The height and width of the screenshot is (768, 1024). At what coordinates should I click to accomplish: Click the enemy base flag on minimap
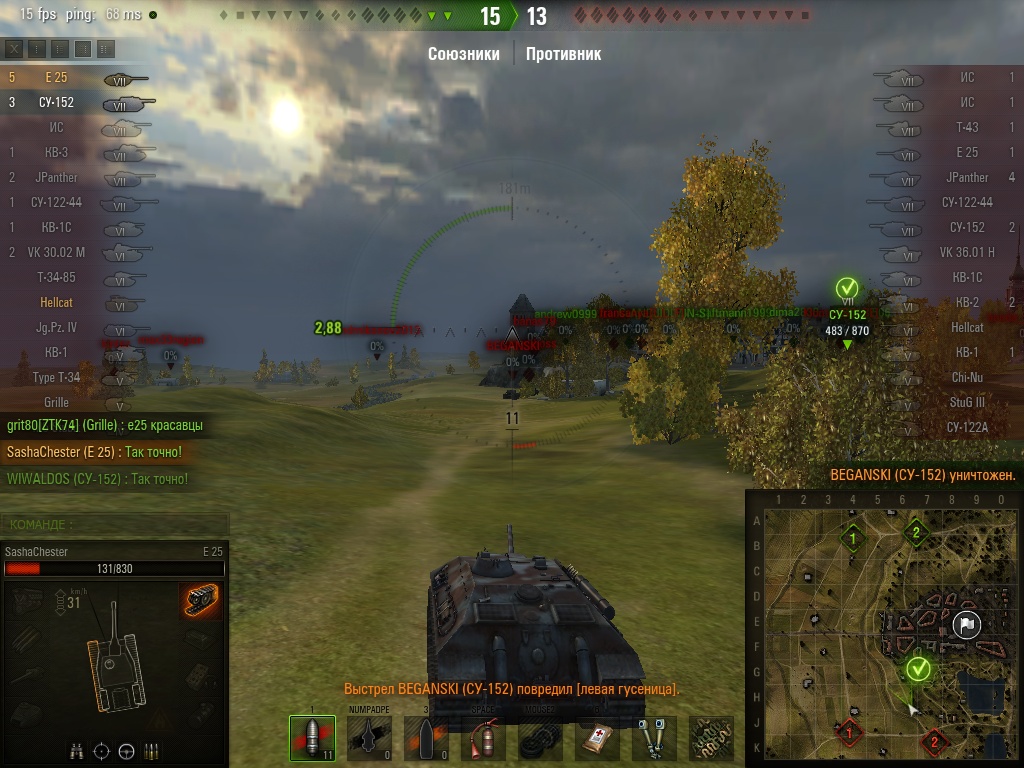(966, 625)
